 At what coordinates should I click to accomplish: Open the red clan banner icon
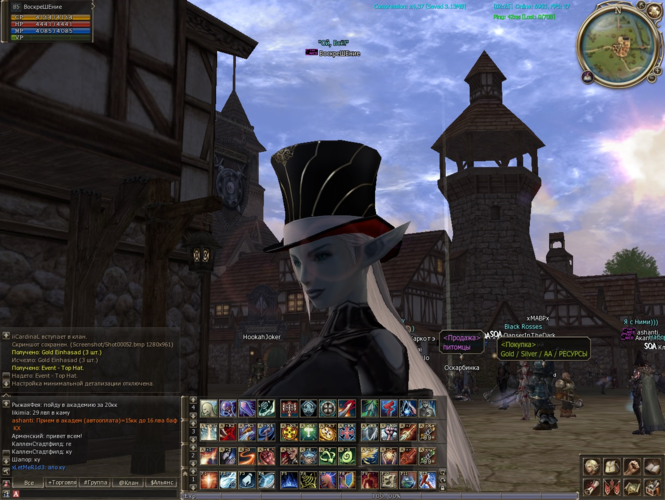click(x=611, y=488)
